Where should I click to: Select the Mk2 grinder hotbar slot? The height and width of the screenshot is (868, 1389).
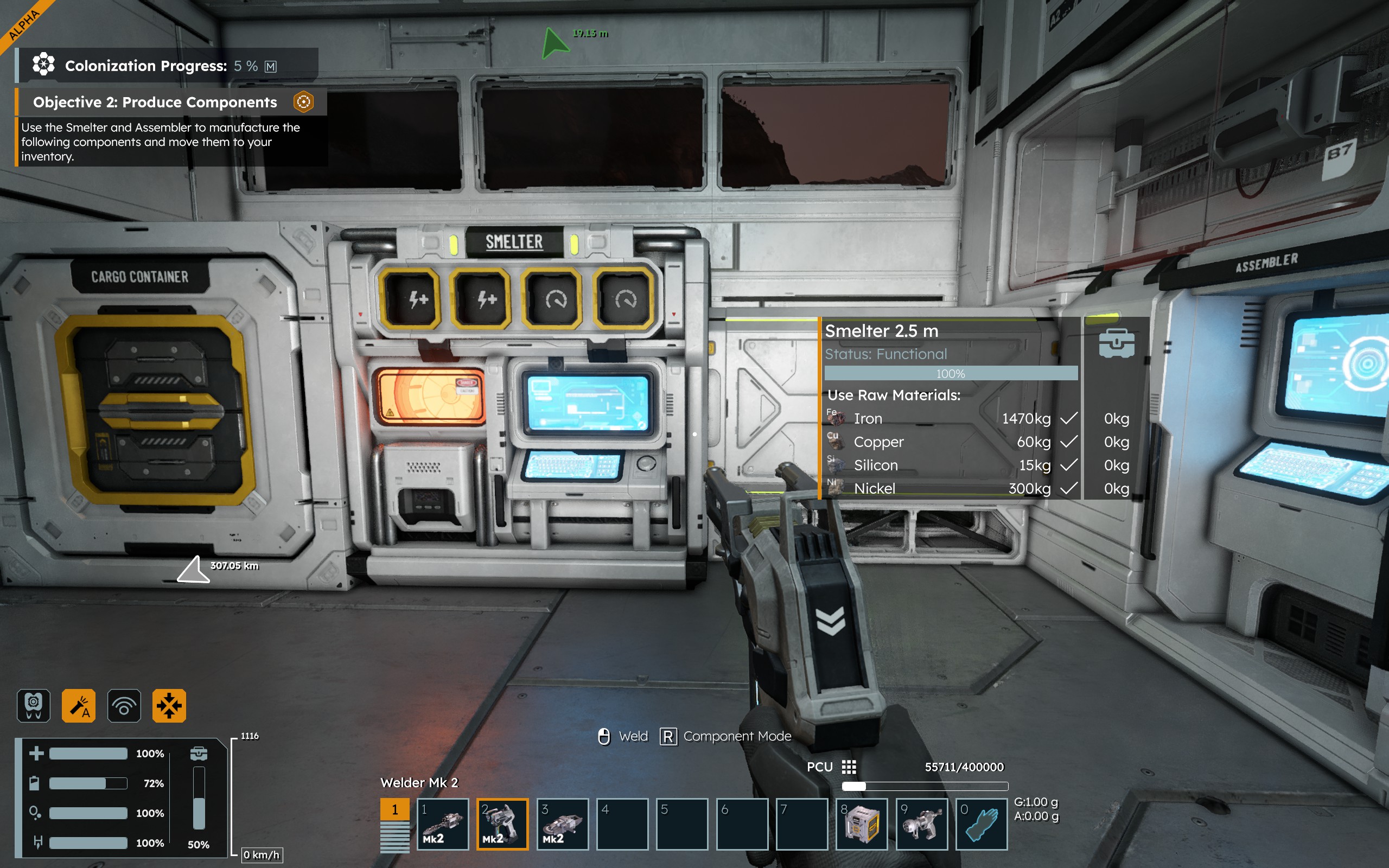[x=563, y=824]
